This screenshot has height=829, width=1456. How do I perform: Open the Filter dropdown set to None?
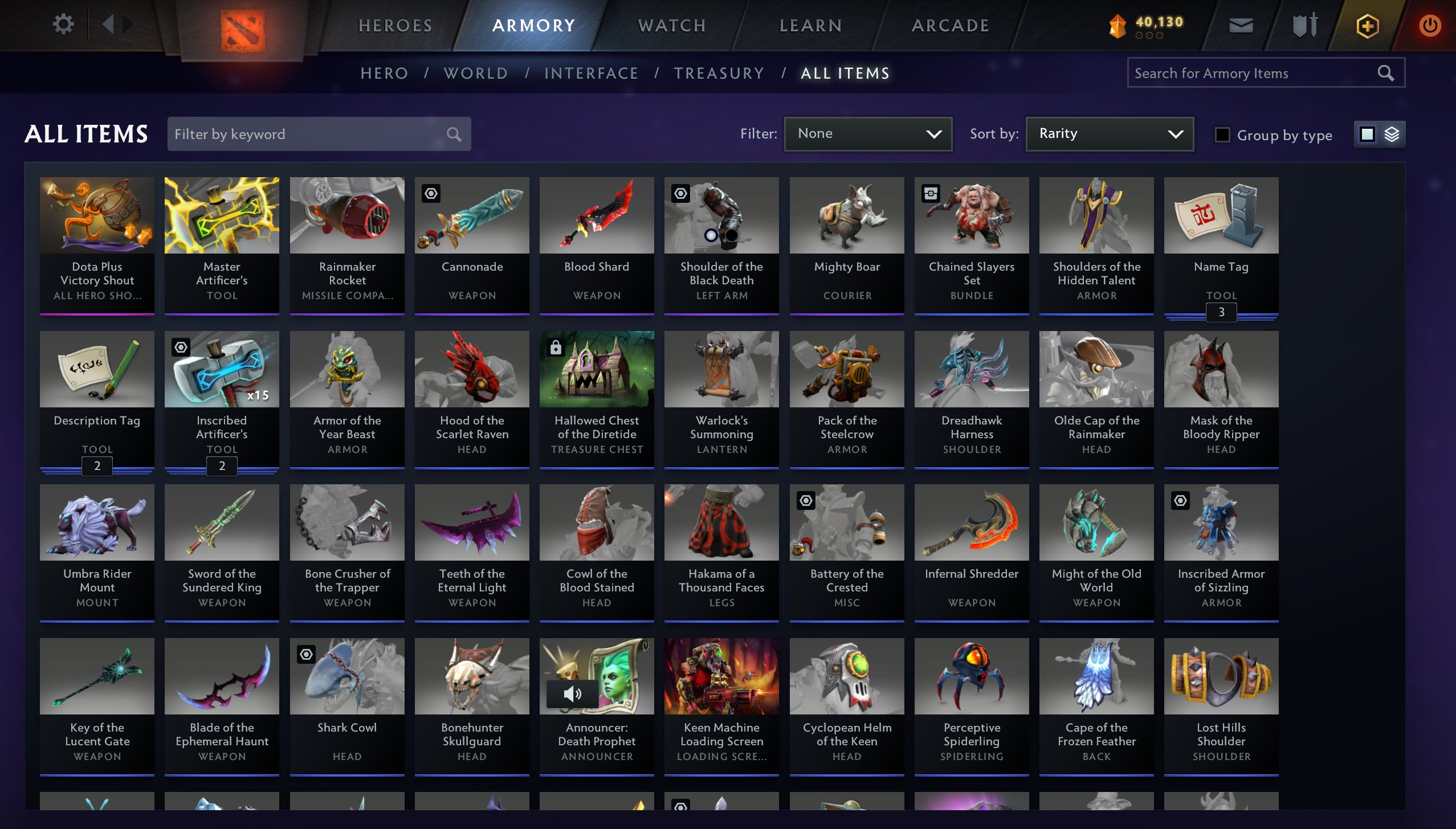point(868,134)
